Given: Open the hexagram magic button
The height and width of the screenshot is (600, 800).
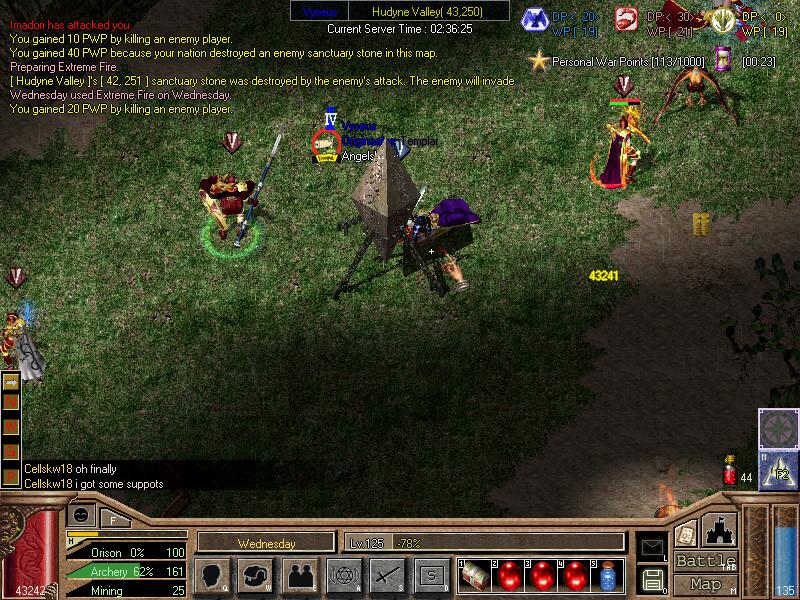Looking at the screenshot, I should click(x=342, y=575).
